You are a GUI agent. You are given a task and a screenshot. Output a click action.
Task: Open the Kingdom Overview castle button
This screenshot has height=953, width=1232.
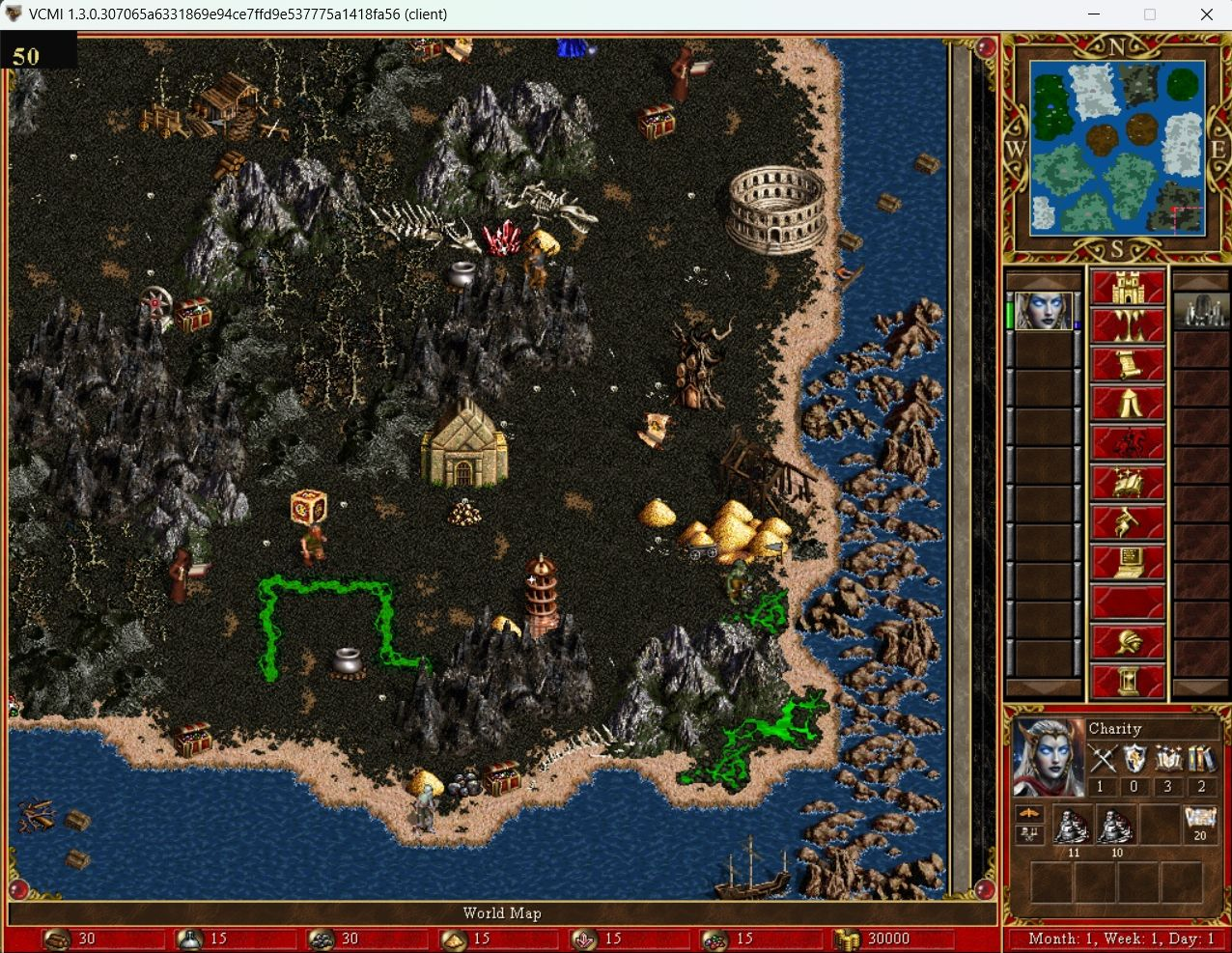click(x=1128, y=287)
